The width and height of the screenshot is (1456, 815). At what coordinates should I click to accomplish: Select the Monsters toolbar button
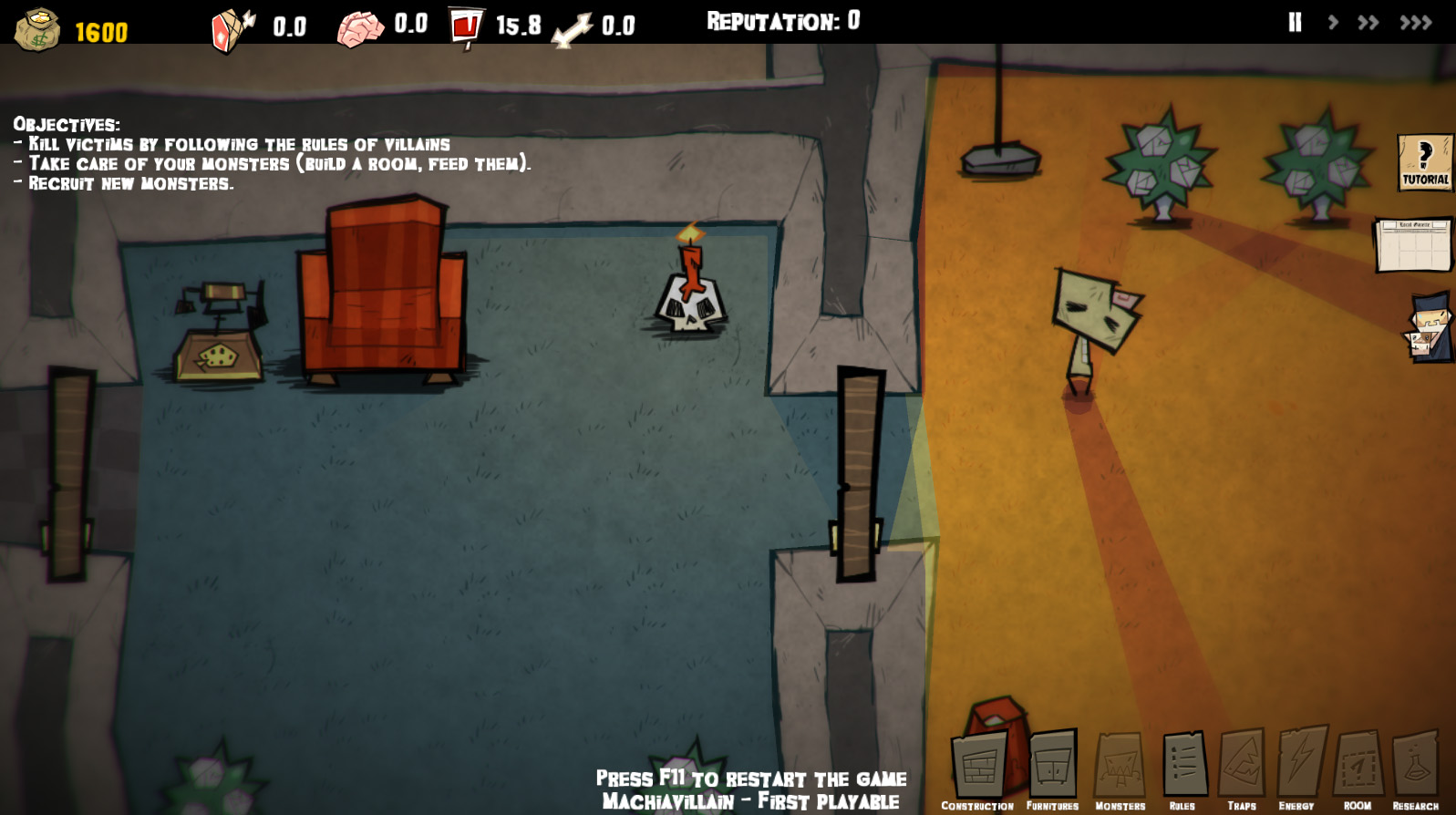[x=1120, y=768]
